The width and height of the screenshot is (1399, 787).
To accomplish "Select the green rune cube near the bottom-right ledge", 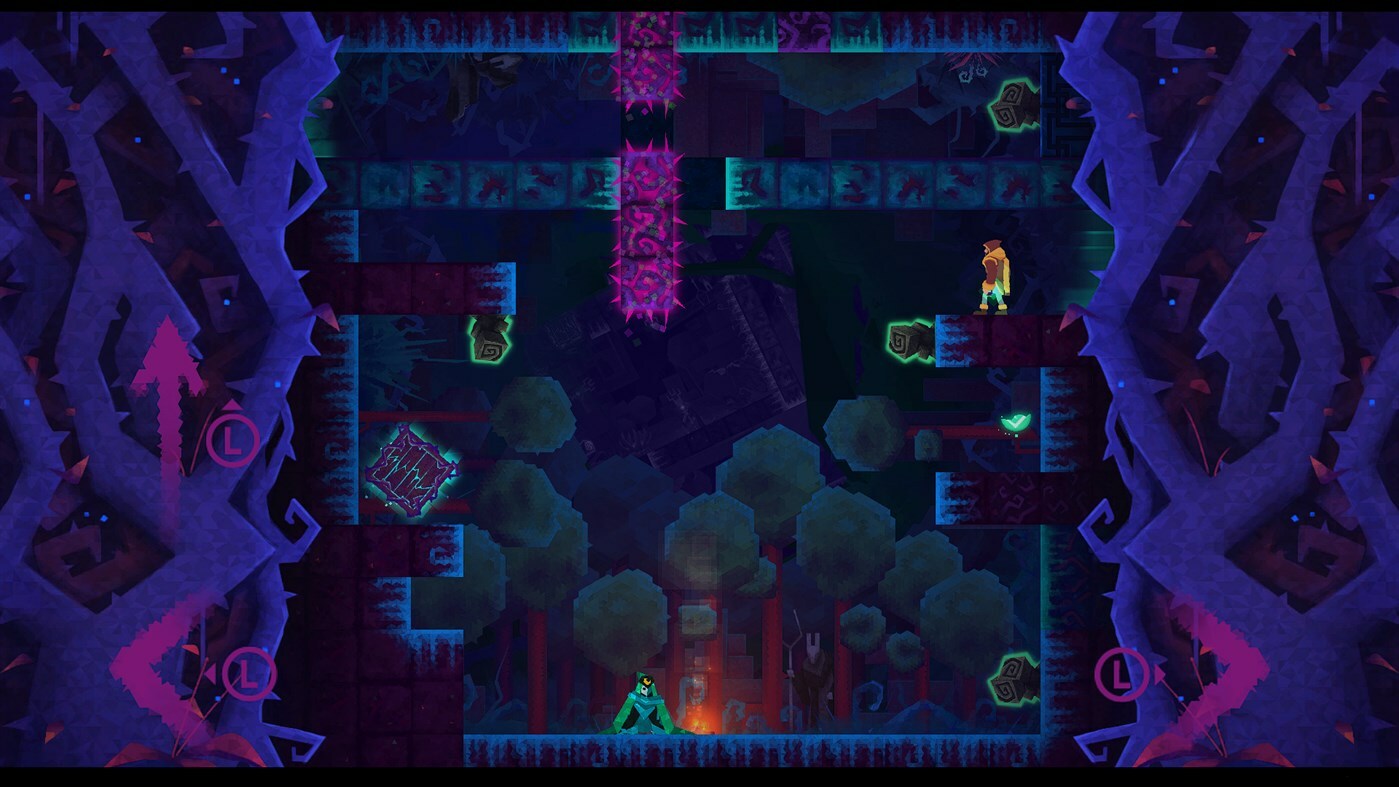I will (x=1013, y=680).
